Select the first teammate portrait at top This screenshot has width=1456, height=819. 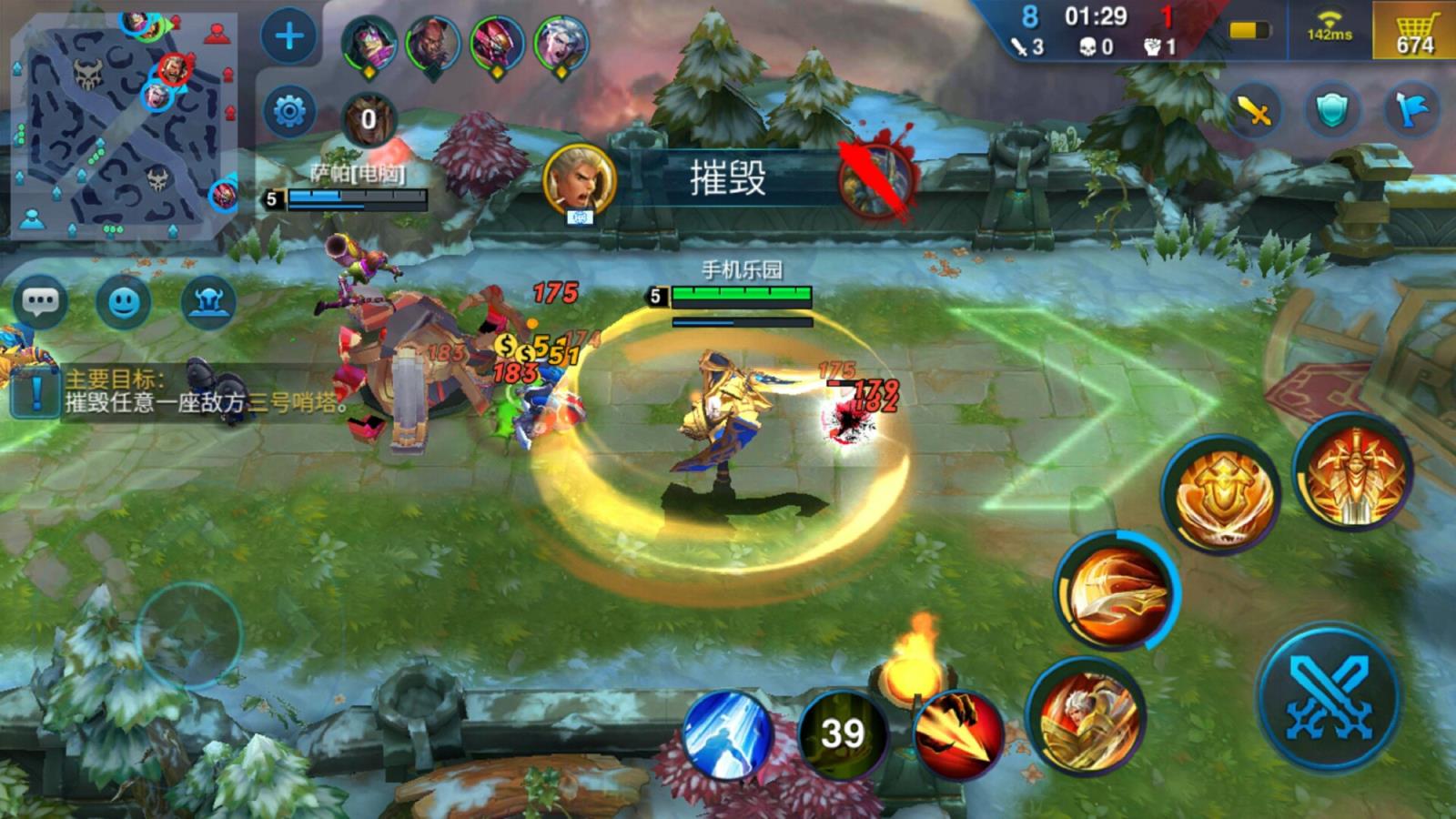point(369,44)
